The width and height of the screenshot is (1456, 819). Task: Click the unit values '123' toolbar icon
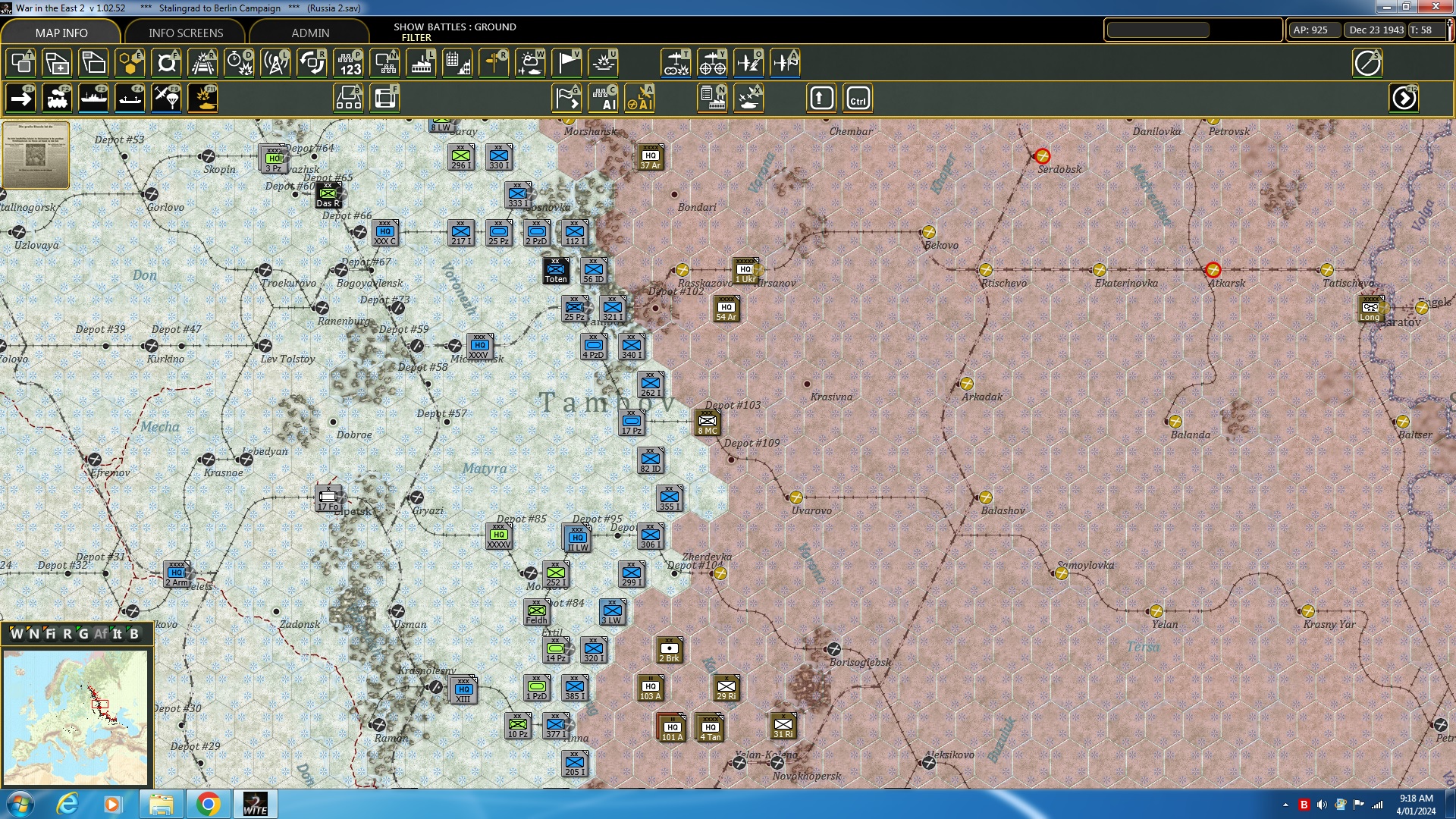coord(350,63)
